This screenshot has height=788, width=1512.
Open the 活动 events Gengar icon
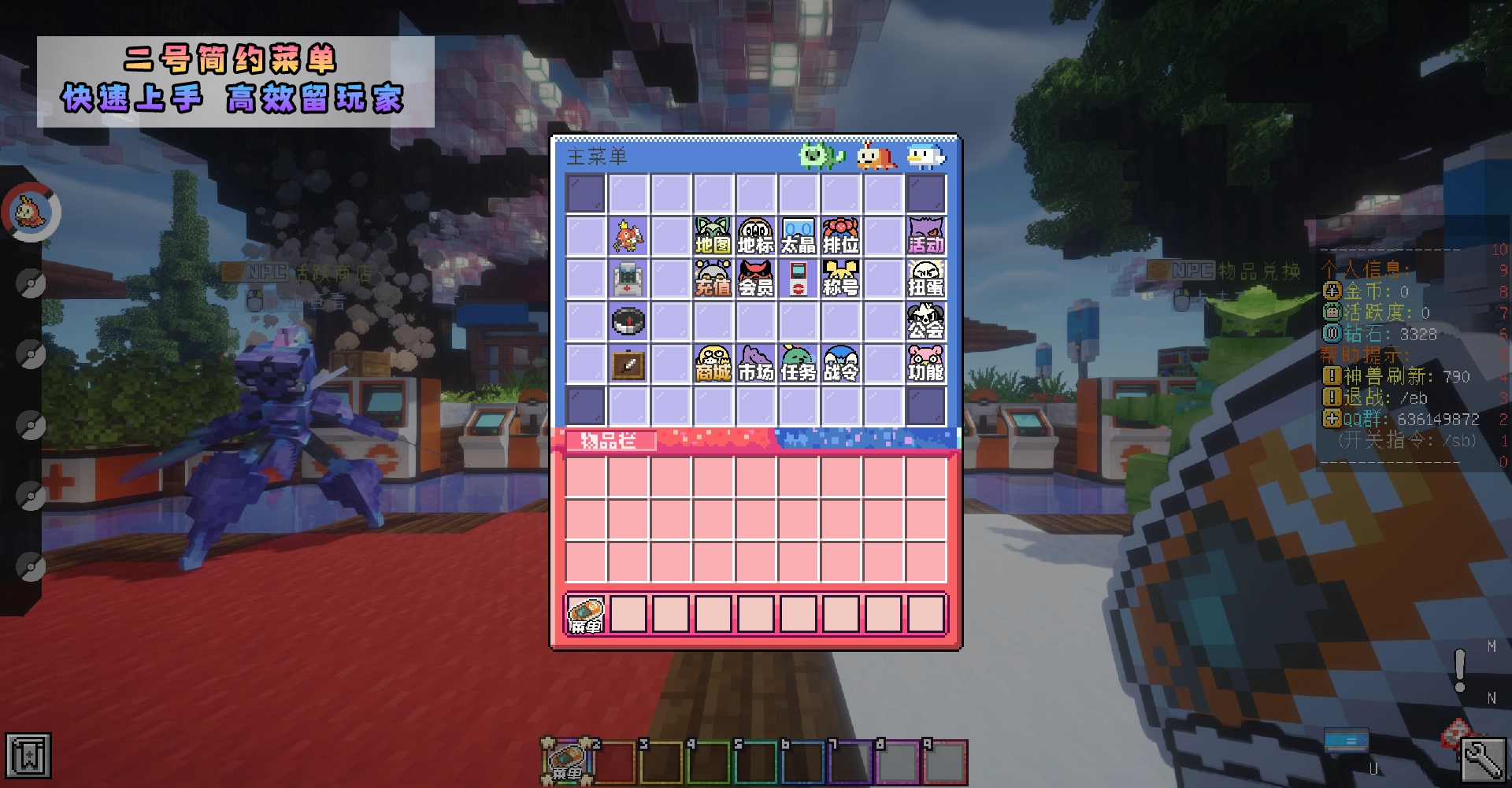pos(927,235)
